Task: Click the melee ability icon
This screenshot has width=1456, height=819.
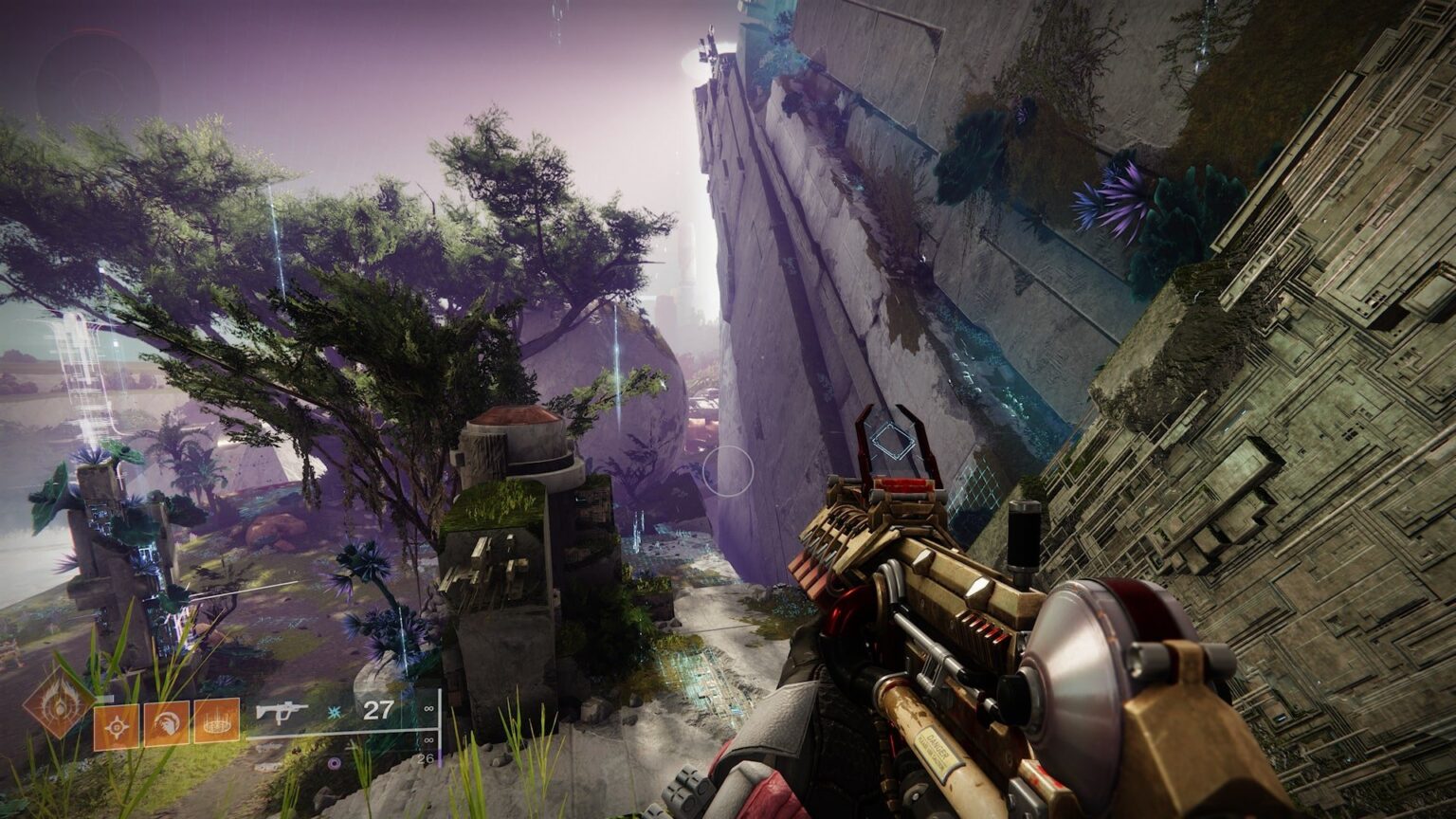Action: [165, 724]
